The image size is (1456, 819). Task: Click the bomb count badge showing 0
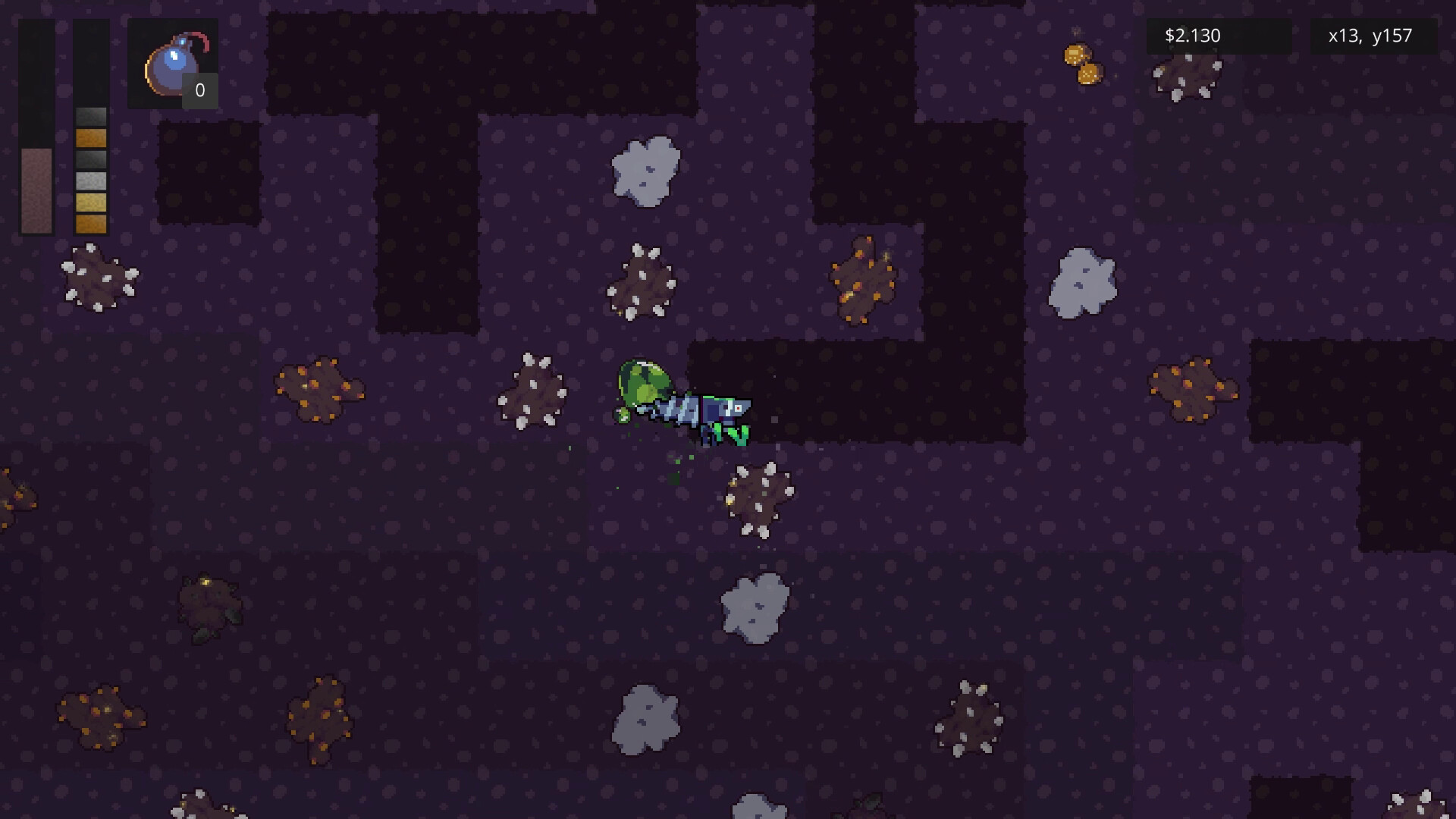click(199, 90)
